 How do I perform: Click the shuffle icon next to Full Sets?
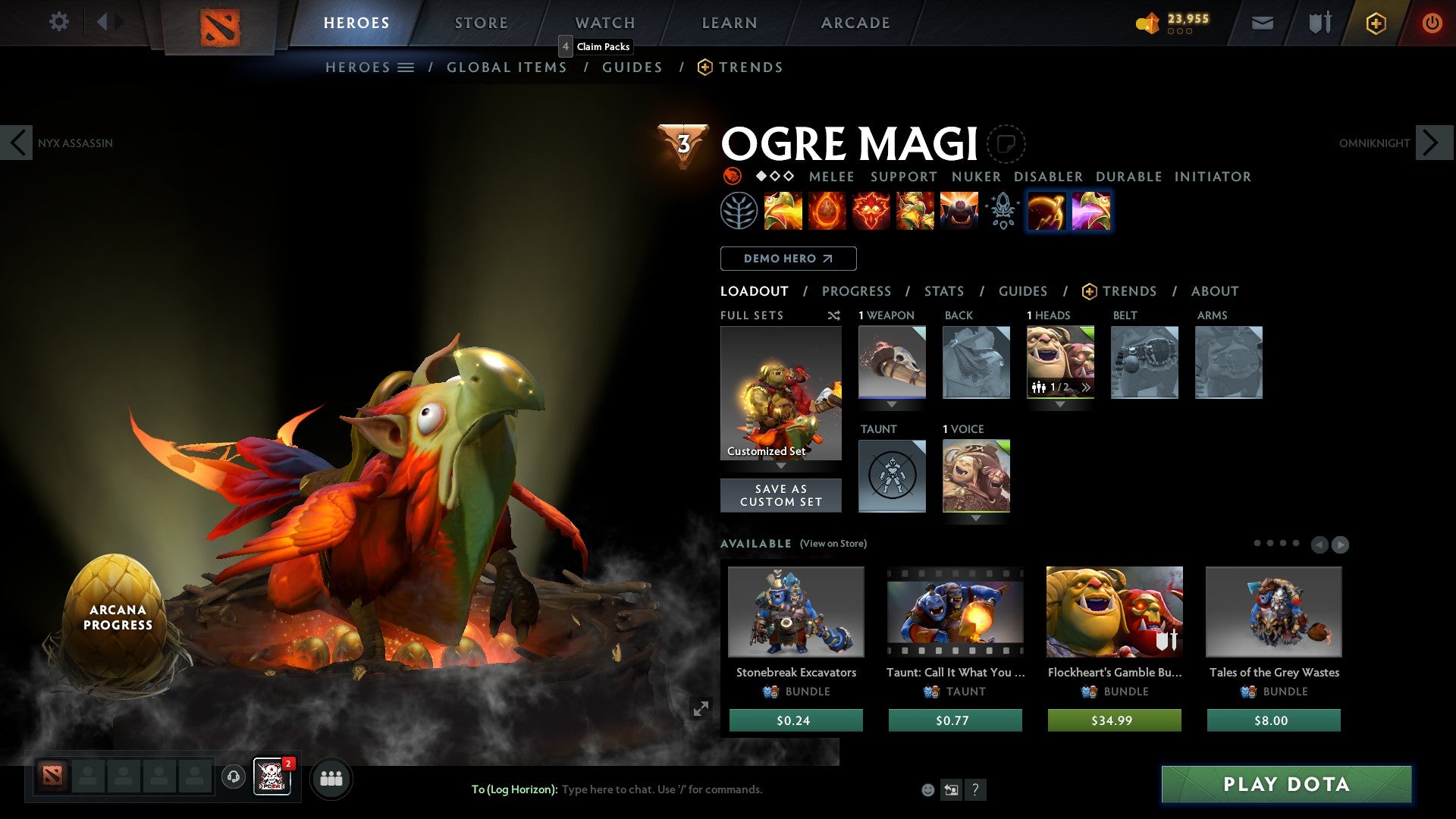click(x=834, y=315)
